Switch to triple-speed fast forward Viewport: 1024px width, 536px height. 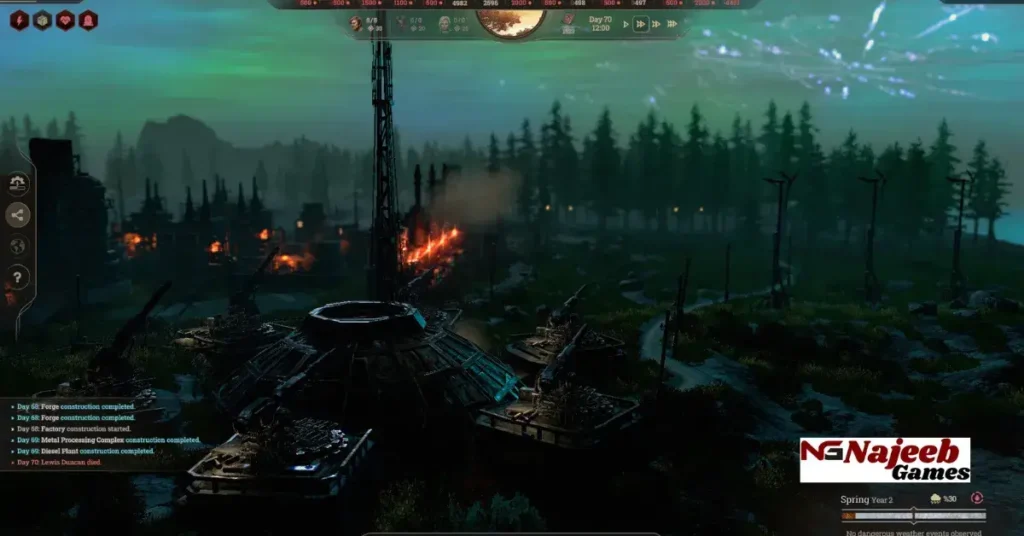(656, 24)
